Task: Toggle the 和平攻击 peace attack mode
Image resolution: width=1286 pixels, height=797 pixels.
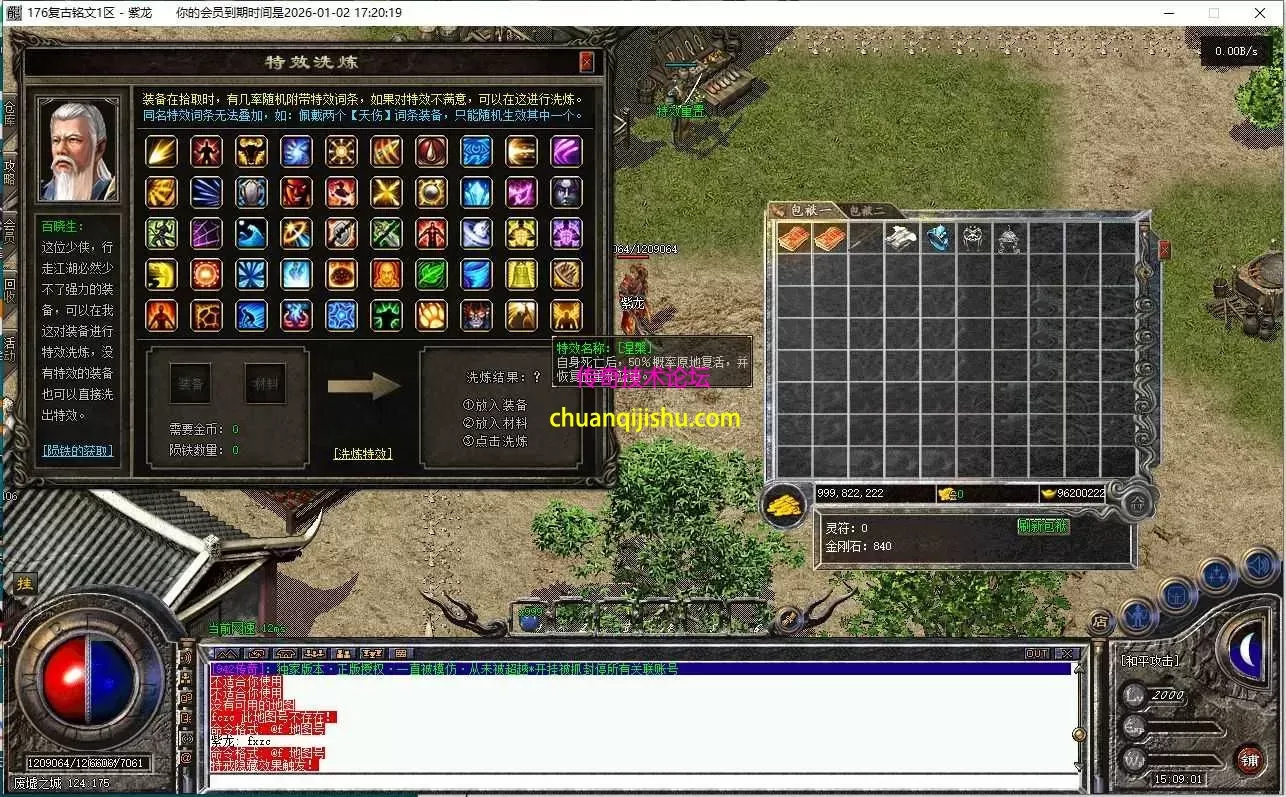Action: pyautogui.click(x=1150, y=661)
